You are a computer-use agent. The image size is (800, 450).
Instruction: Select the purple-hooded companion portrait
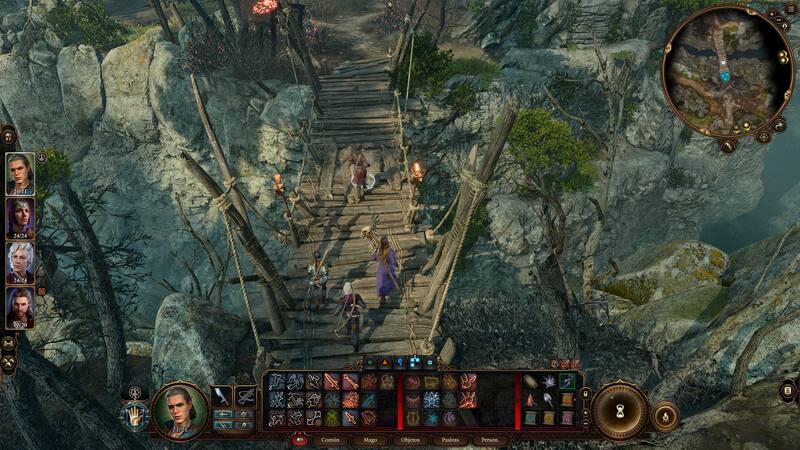pos(20,218)
